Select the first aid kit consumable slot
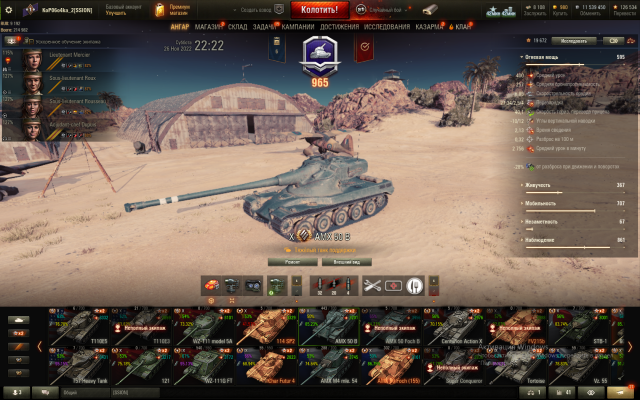Screen dimensions: 640x400 click(394, 285)
